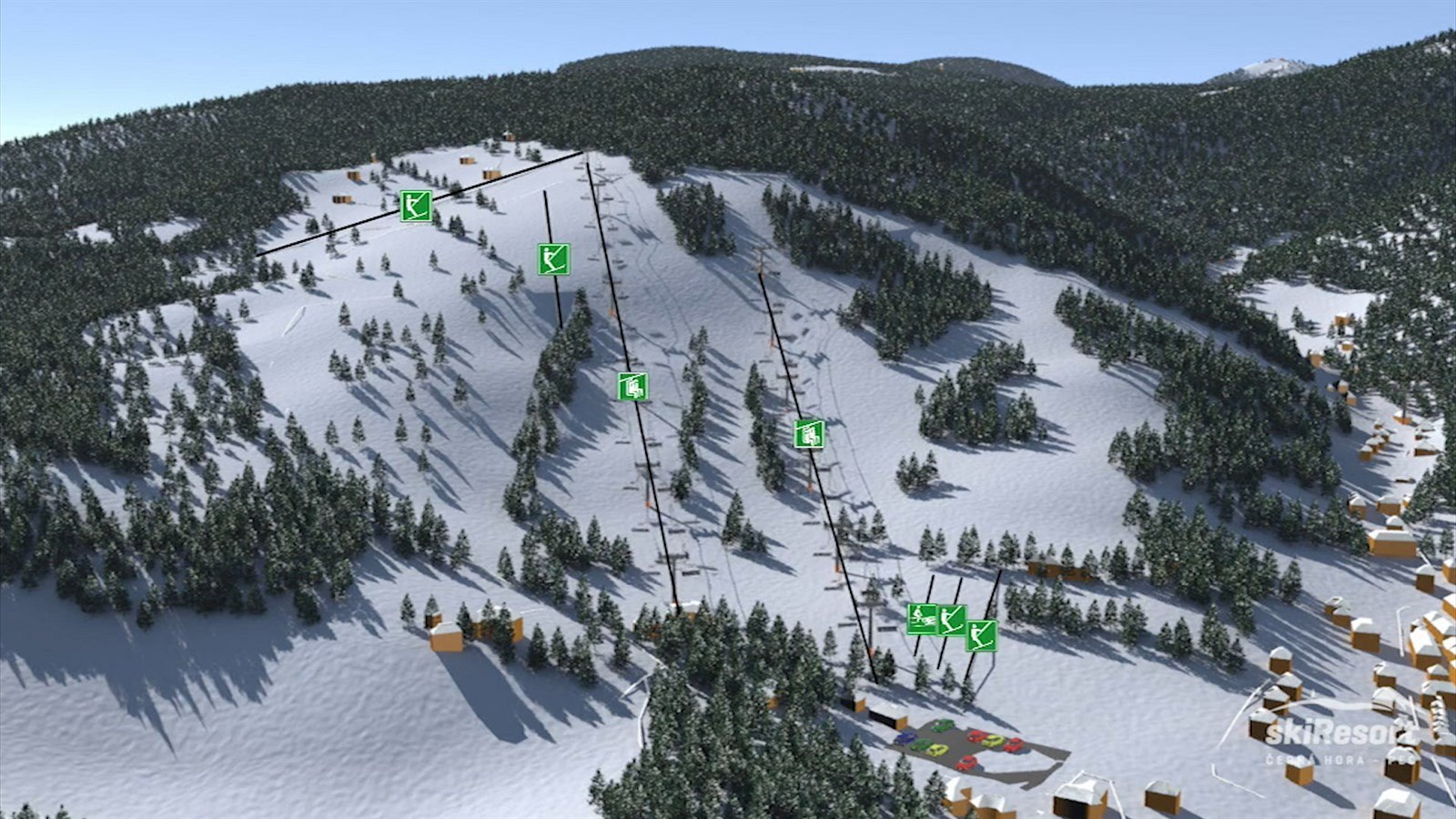Select the drag lift marker on the diagonal summit lift line

pos(416,206)
